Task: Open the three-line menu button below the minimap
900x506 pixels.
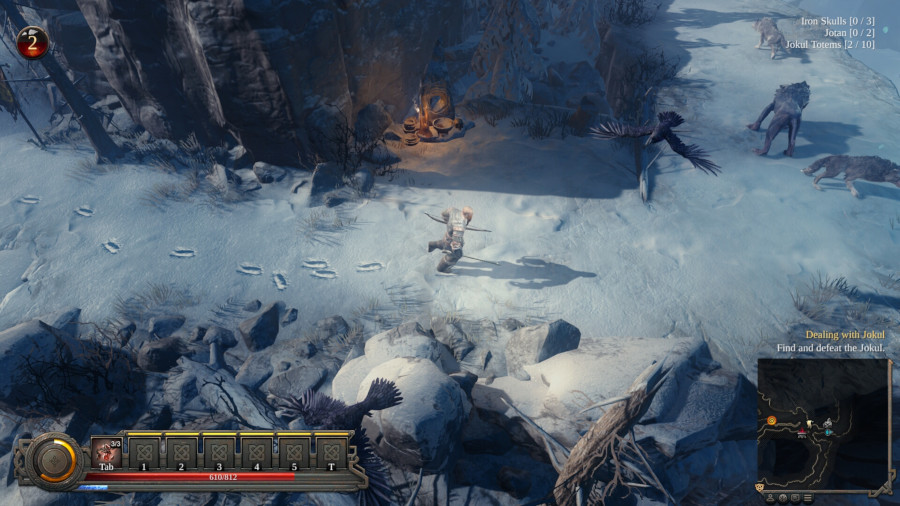Action: [x=807, y=497]
